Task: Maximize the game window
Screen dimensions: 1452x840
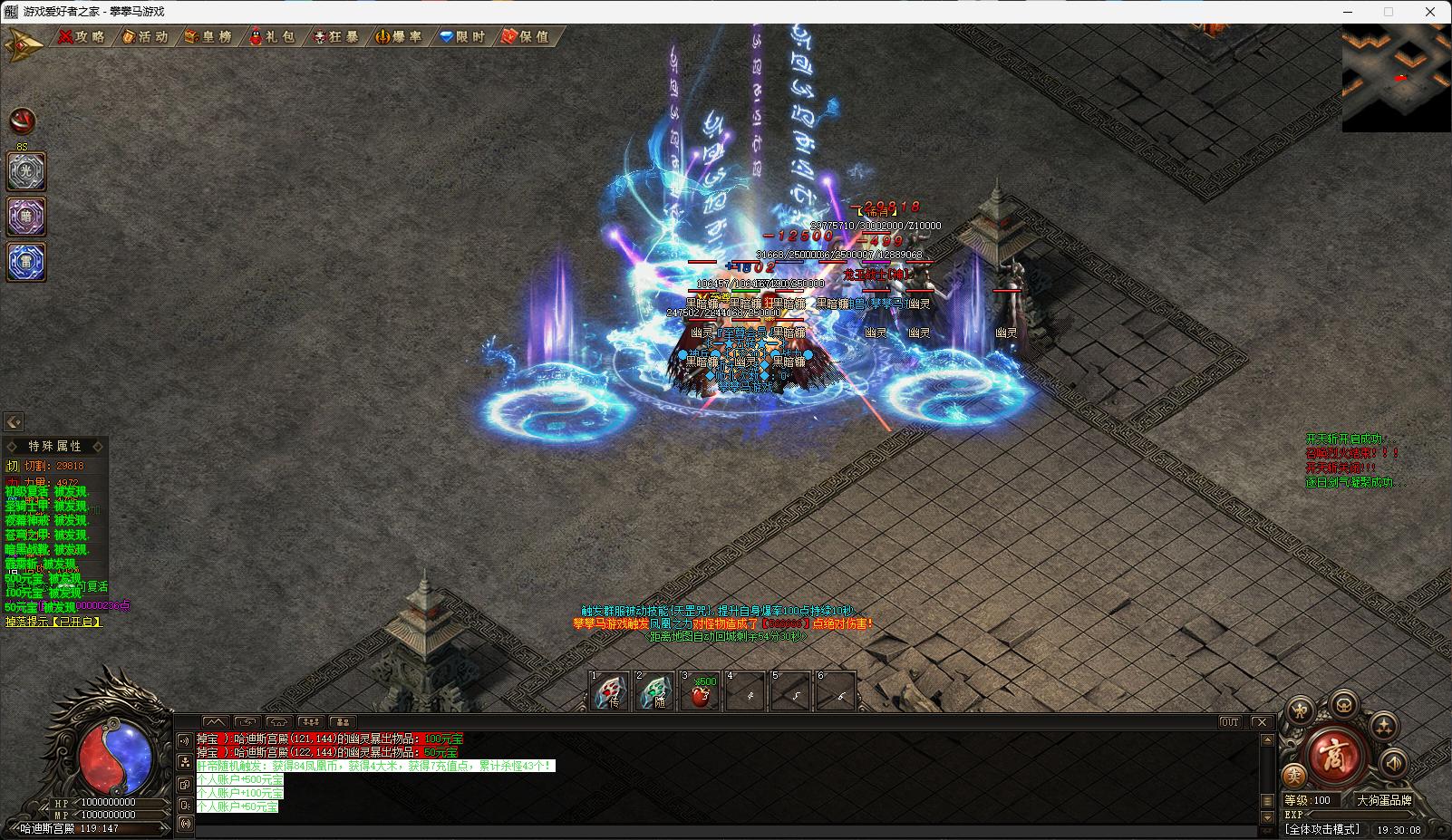Action: tap(1388, 12)
